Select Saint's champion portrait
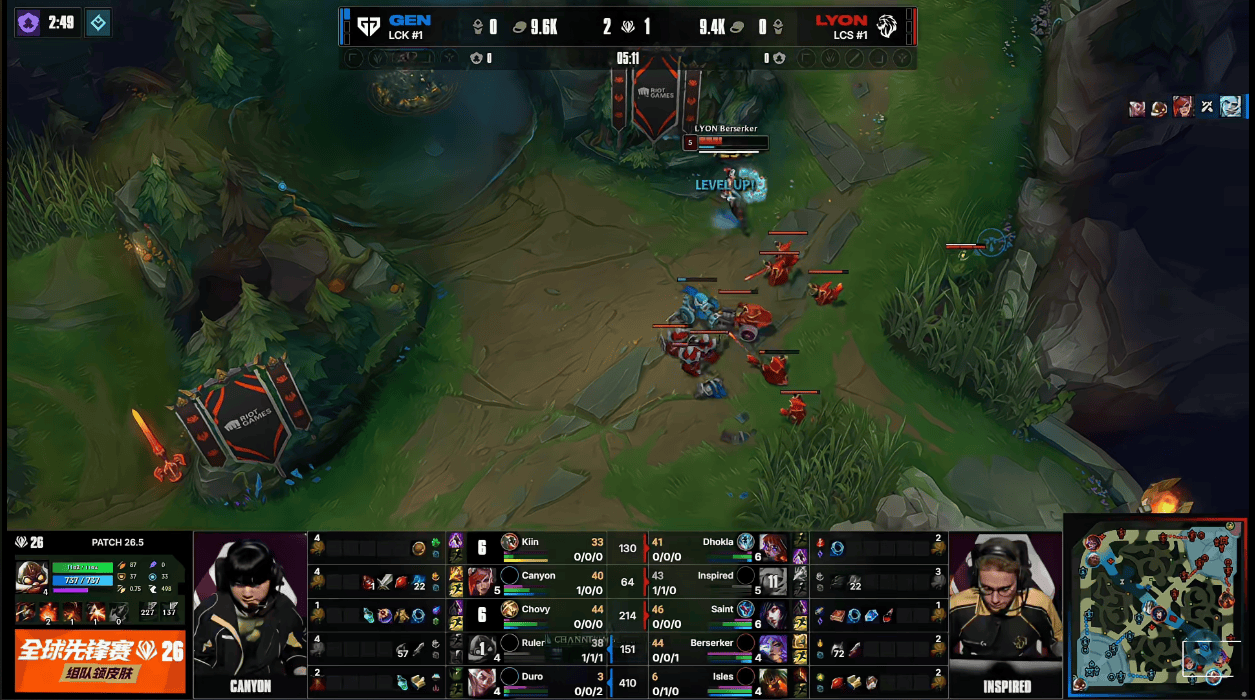1255x700 pixels. pos(773,616)
